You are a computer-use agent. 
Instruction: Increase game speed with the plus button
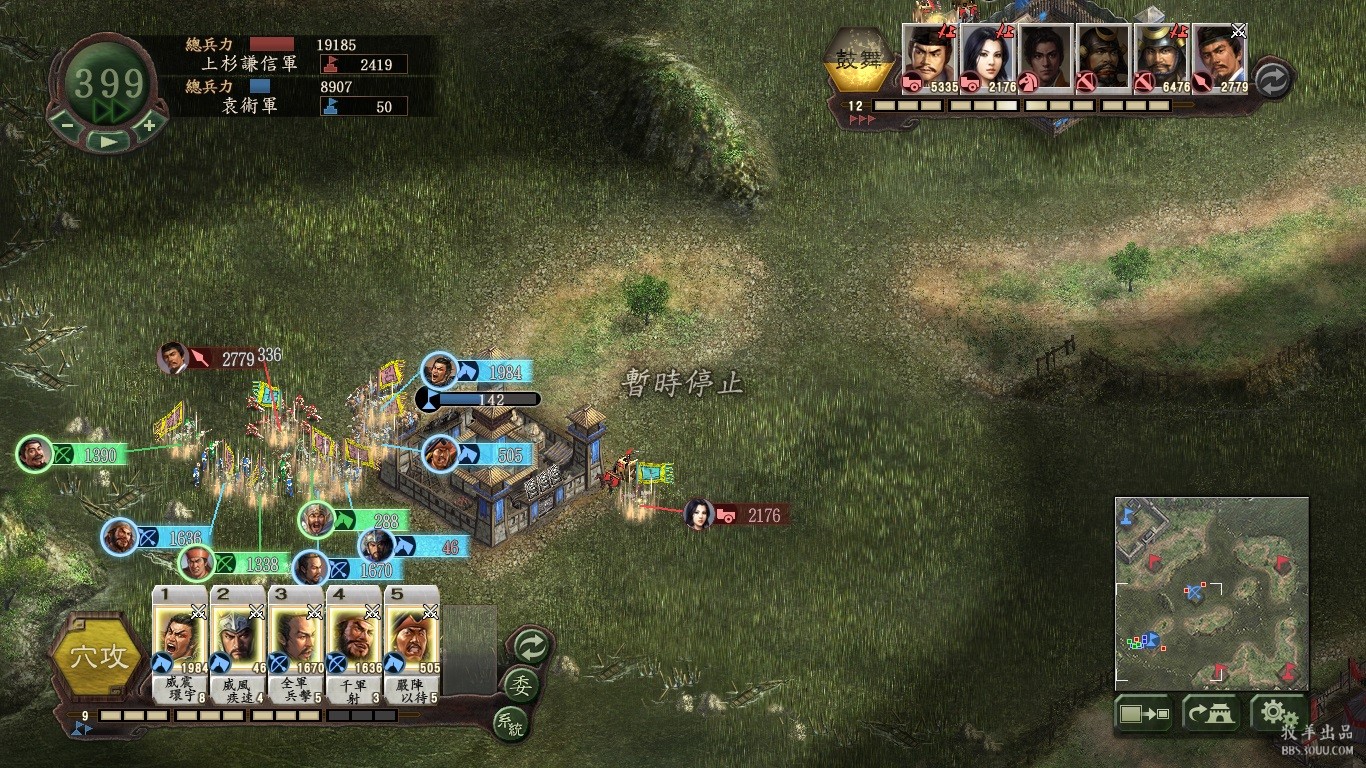tap(149, 125)
